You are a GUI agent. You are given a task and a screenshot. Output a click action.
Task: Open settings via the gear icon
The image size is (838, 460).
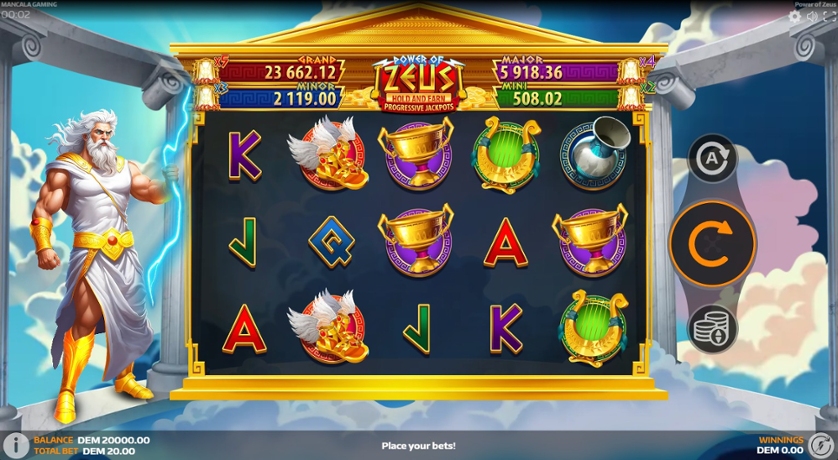[x=795, y=17]
